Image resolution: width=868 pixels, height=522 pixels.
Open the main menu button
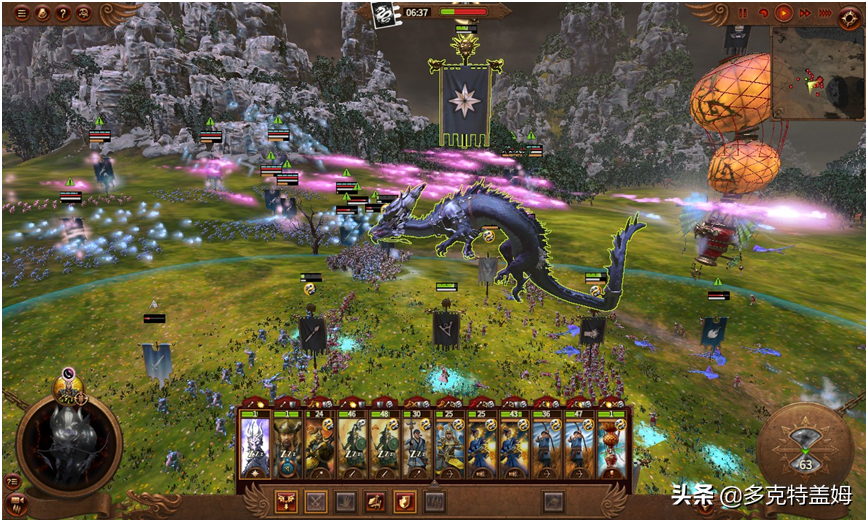[x=22, y=14]
